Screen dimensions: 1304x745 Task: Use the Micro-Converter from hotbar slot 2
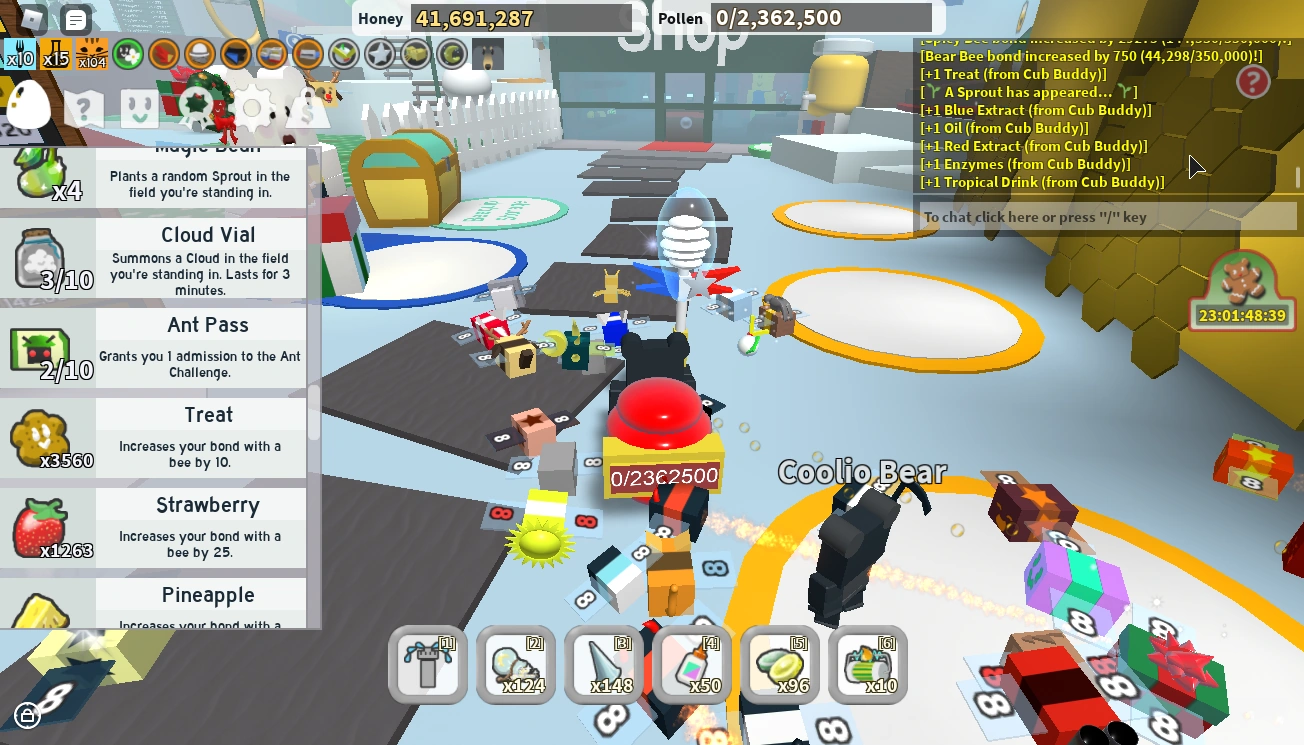[515, 664]
